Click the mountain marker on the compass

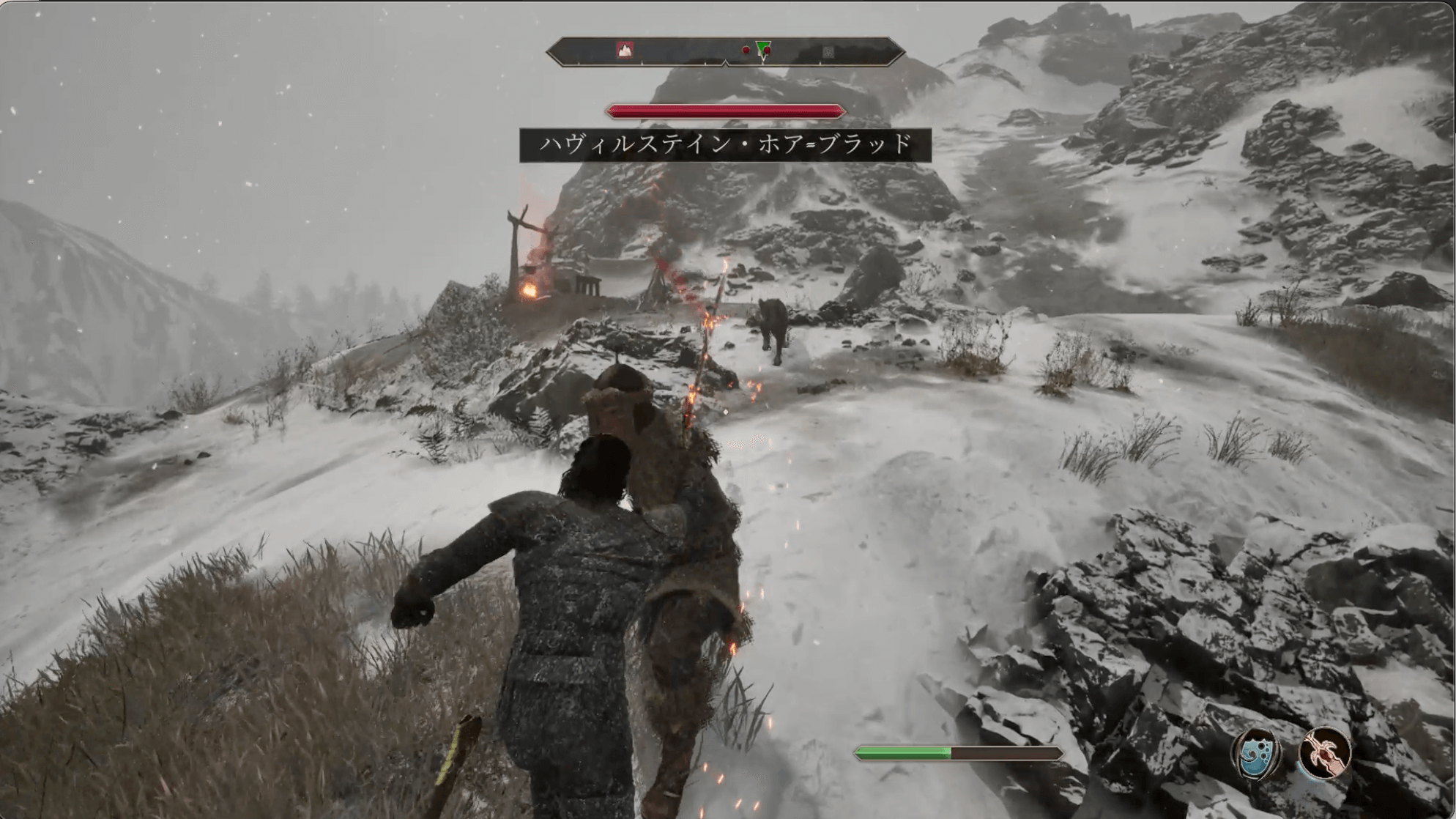pos(625,50)
